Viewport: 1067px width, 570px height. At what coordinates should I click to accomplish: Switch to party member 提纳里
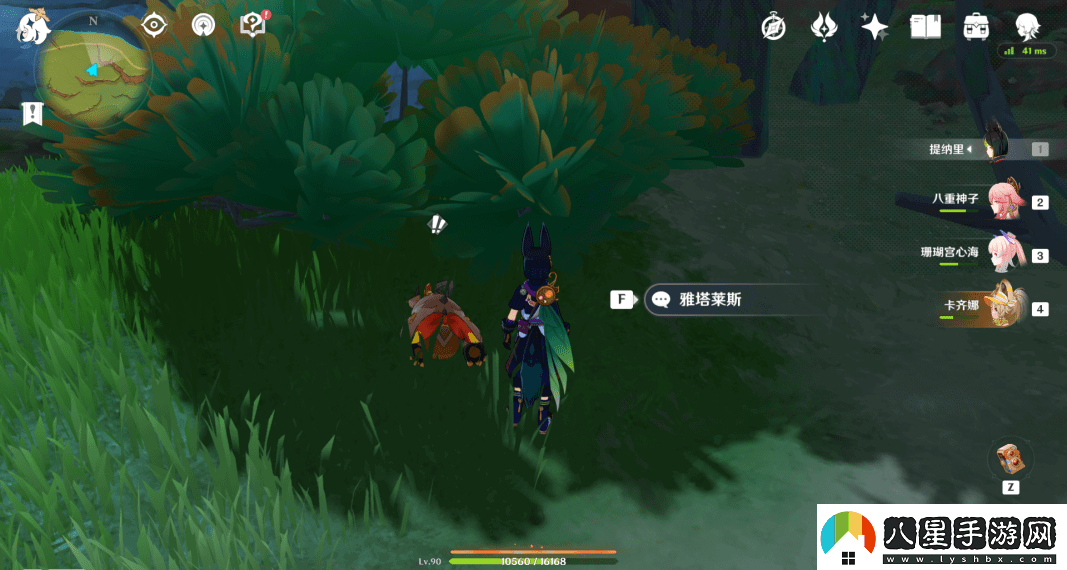click(x=994, y=149)
